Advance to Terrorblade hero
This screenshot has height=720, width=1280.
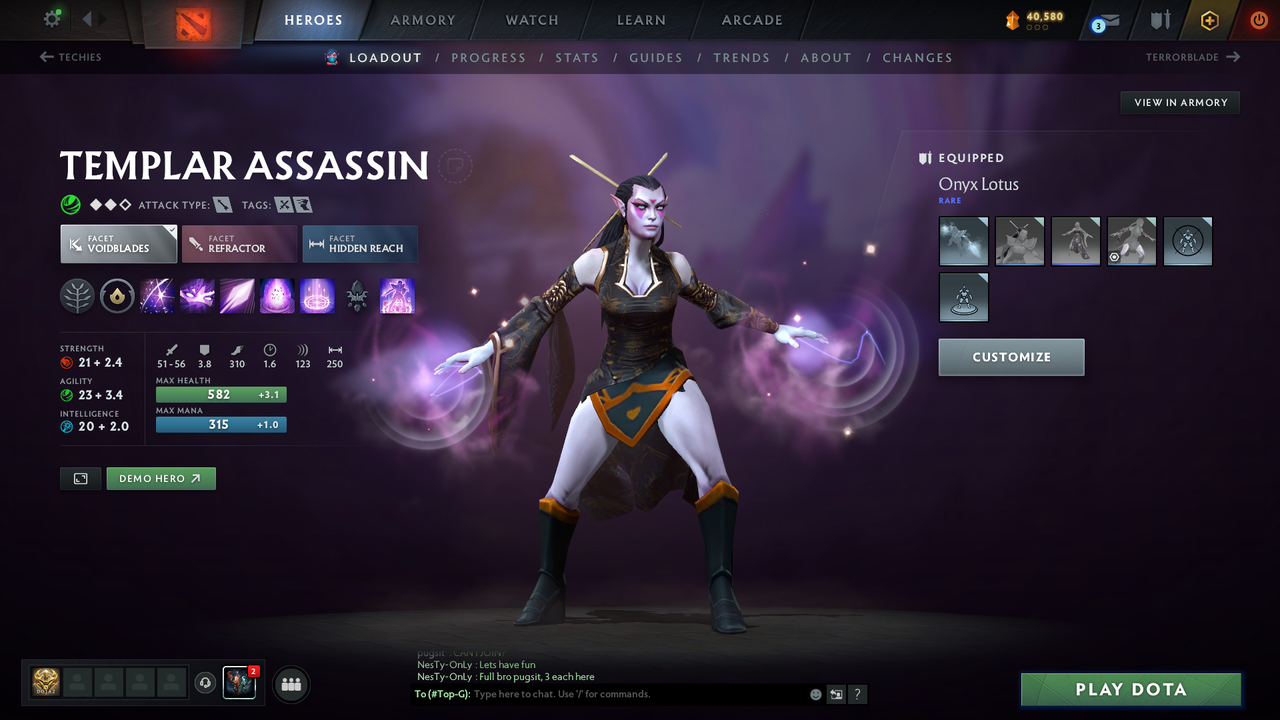[x=1190, y=57]
